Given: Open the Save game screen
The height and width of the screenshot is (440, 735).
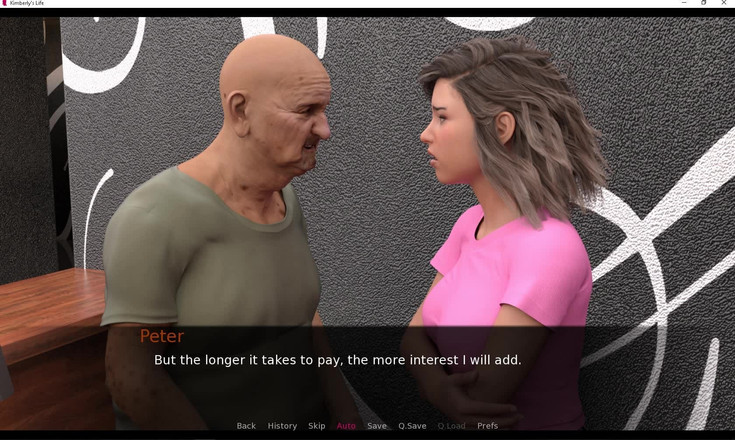Looking at the screenshot, I should pos(377,426).
